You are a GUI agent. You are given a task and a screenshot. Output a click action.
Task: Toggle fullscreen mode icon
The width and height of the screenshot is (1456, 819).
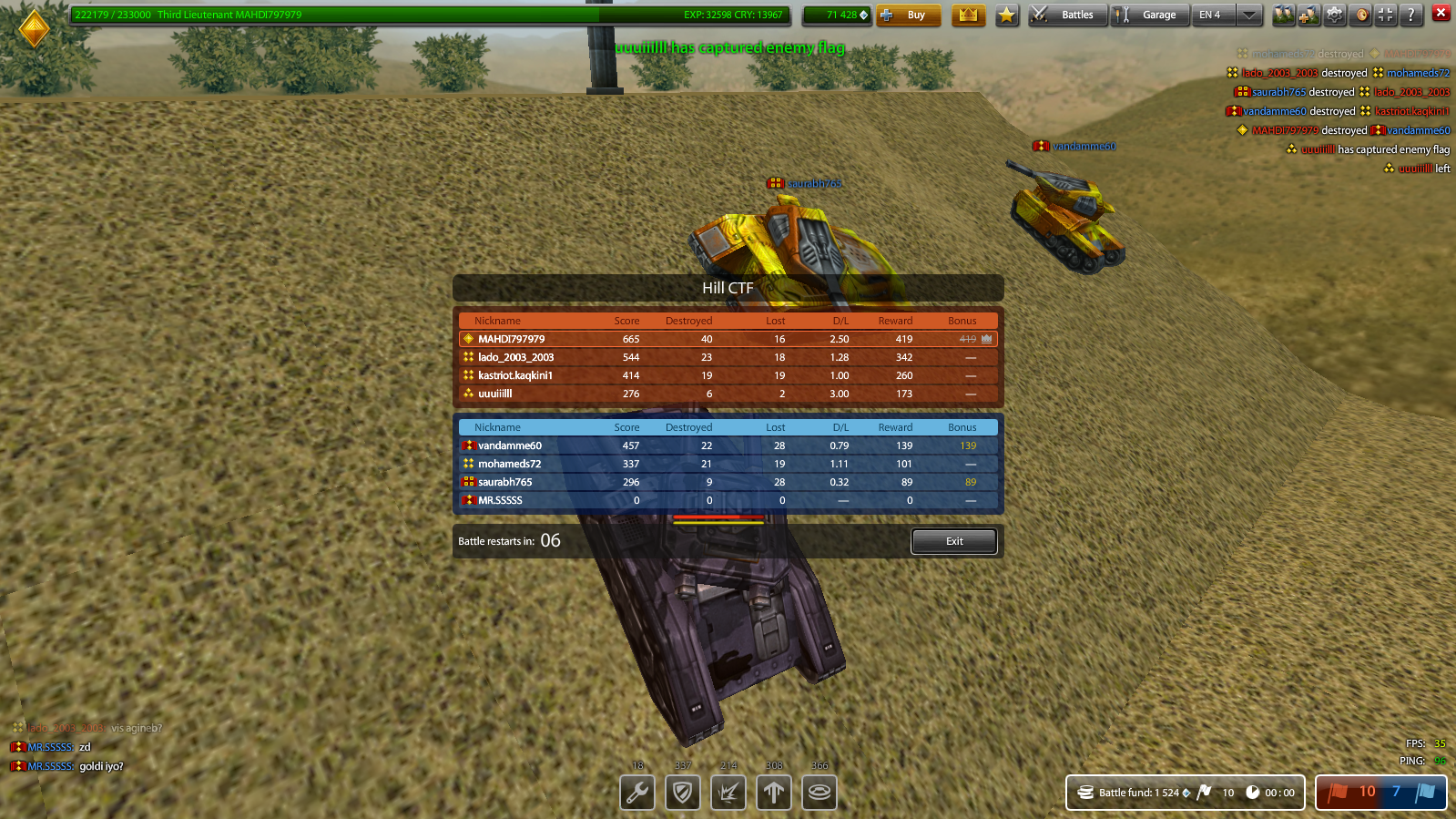[1387, 15]
